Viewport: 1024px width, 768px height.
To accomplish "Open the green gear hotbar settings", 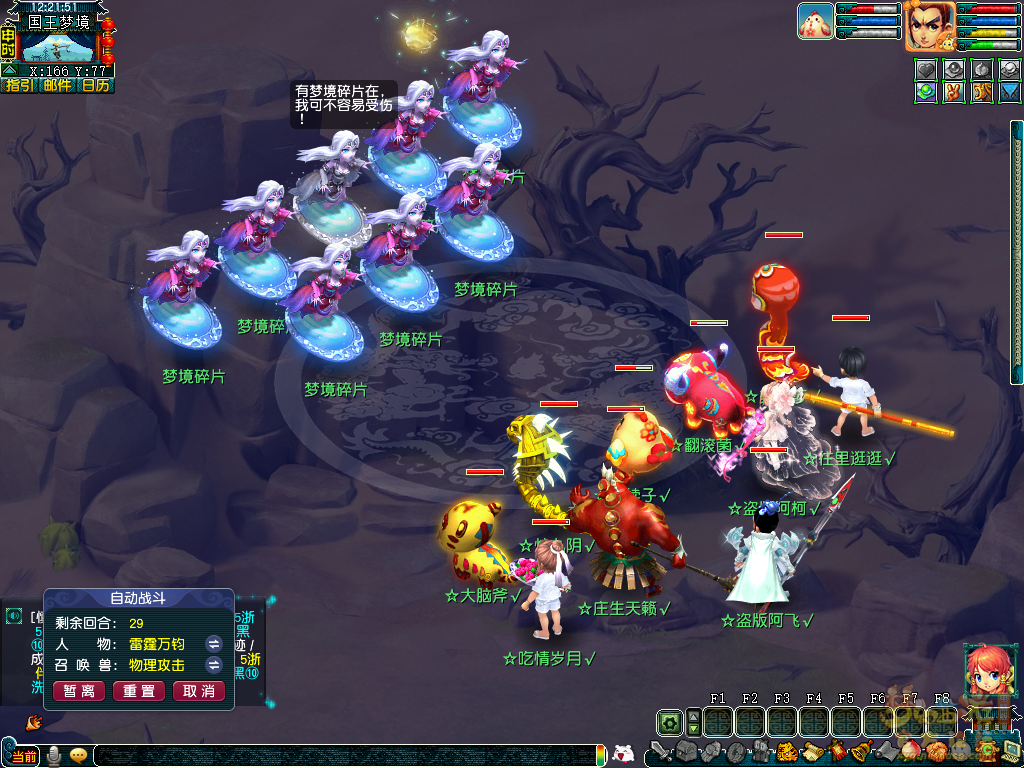I will 669,722.
